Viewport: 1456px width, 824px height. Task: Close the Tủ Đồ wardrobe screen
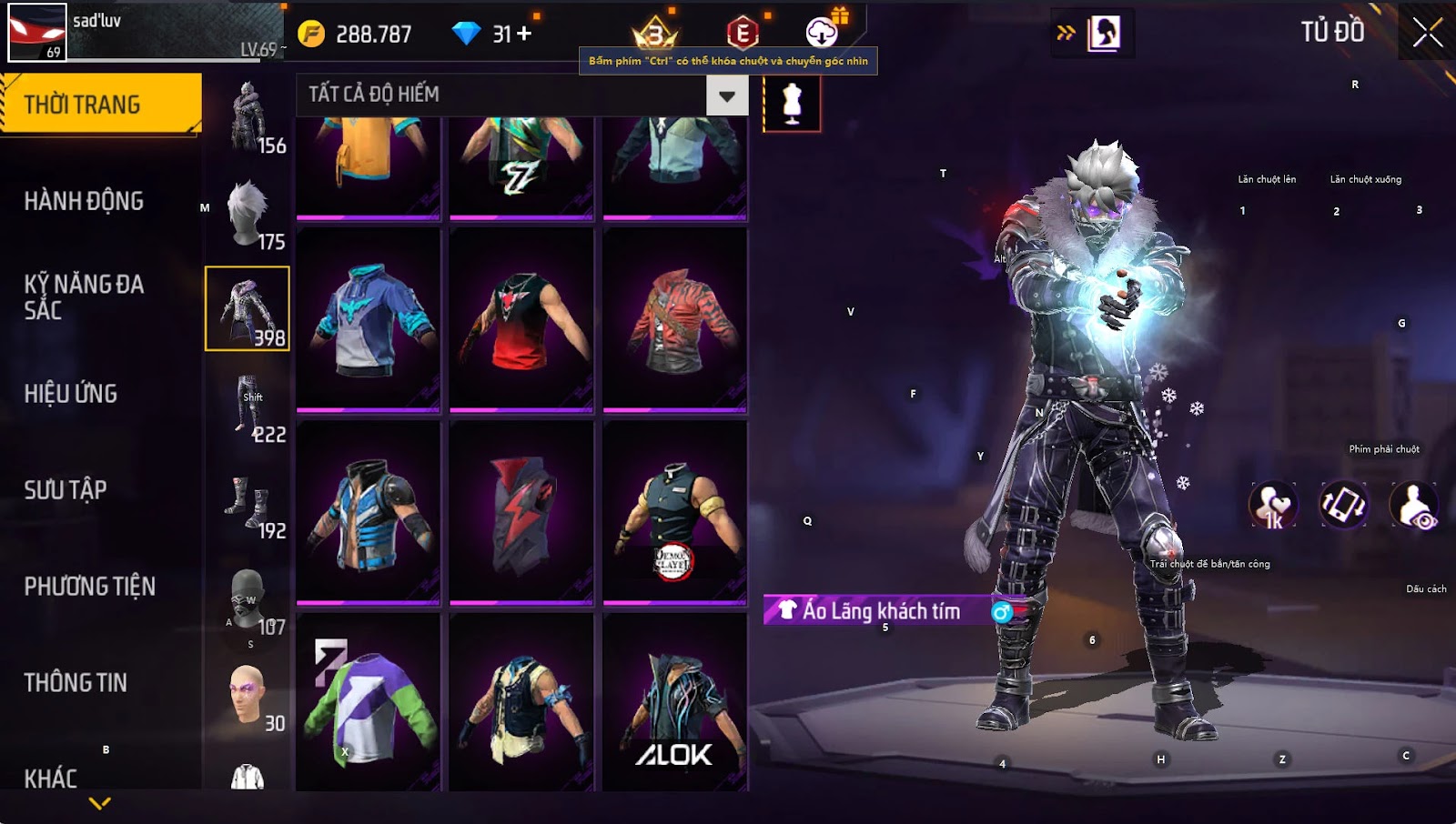coord(1427,33)
